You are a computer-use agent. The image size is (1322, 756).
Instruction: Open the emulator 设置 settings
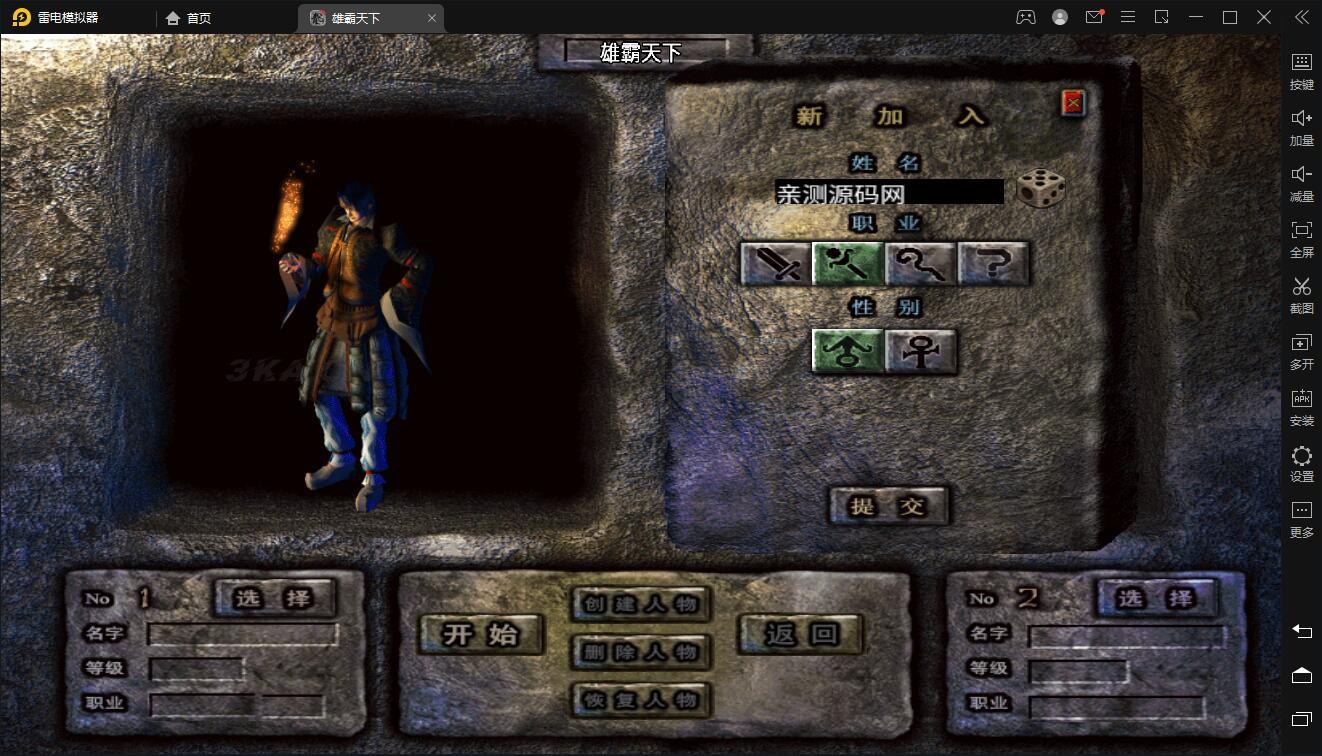click(1301, 464)
